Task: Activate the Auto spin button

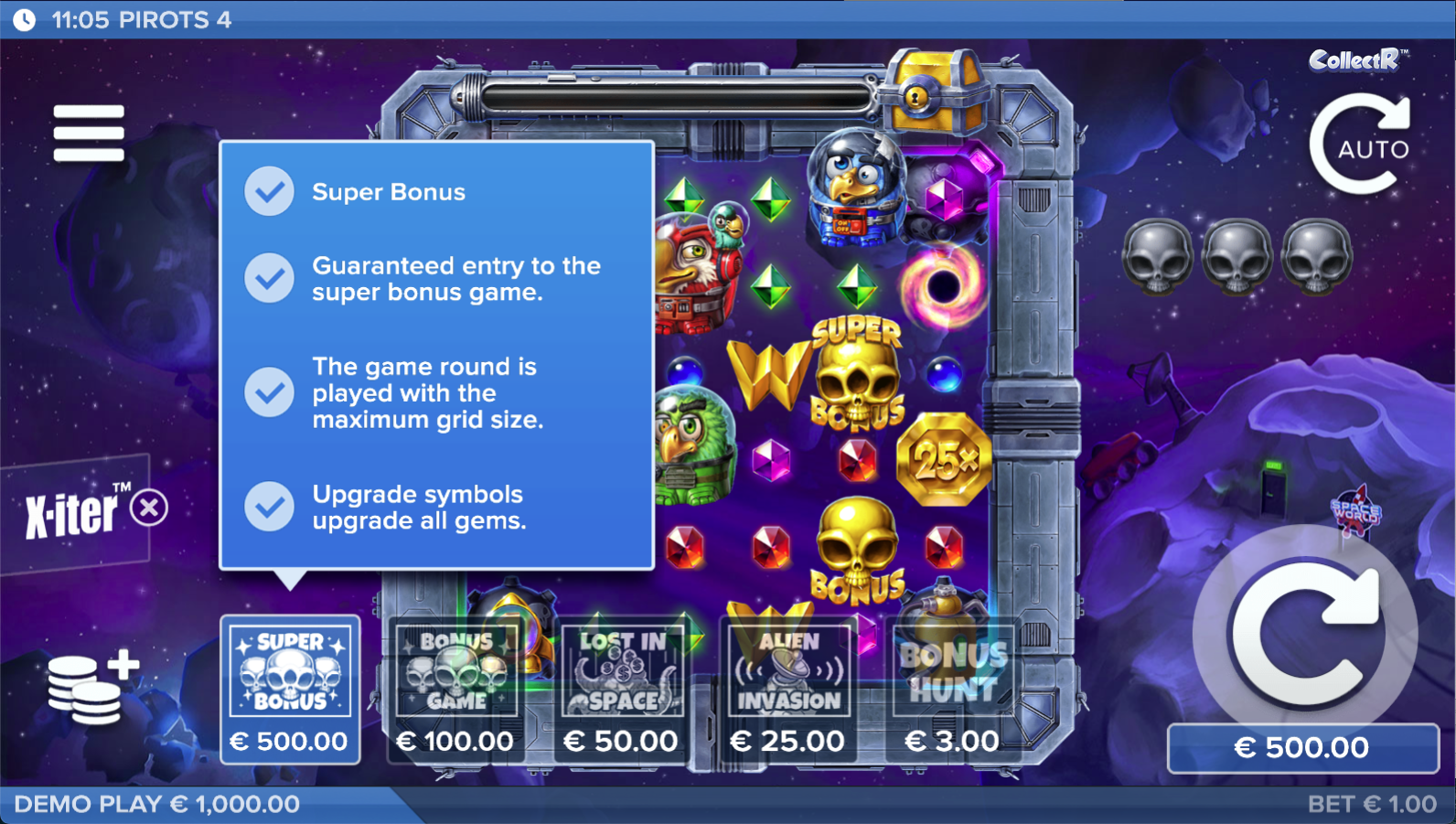Action: (x=1360, y=147)
